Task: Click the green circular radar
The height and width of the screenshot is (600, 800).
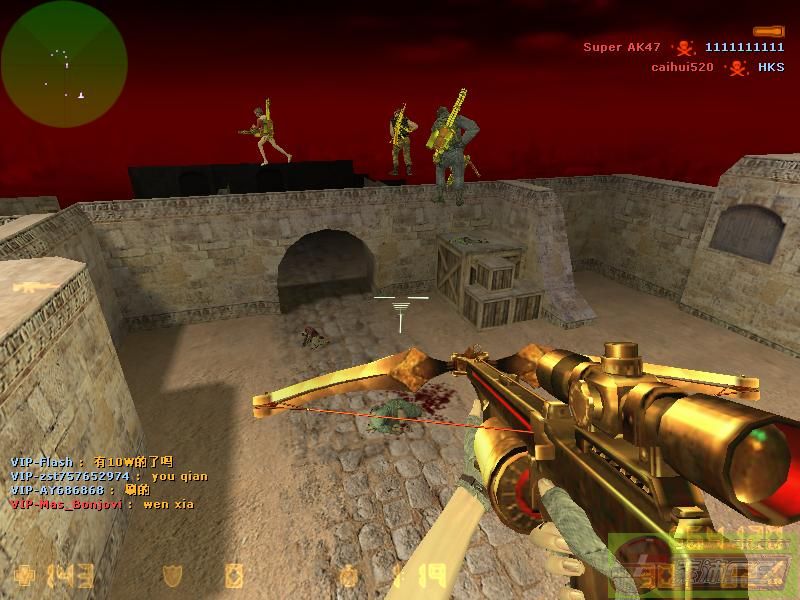Action: coord(64,64)
